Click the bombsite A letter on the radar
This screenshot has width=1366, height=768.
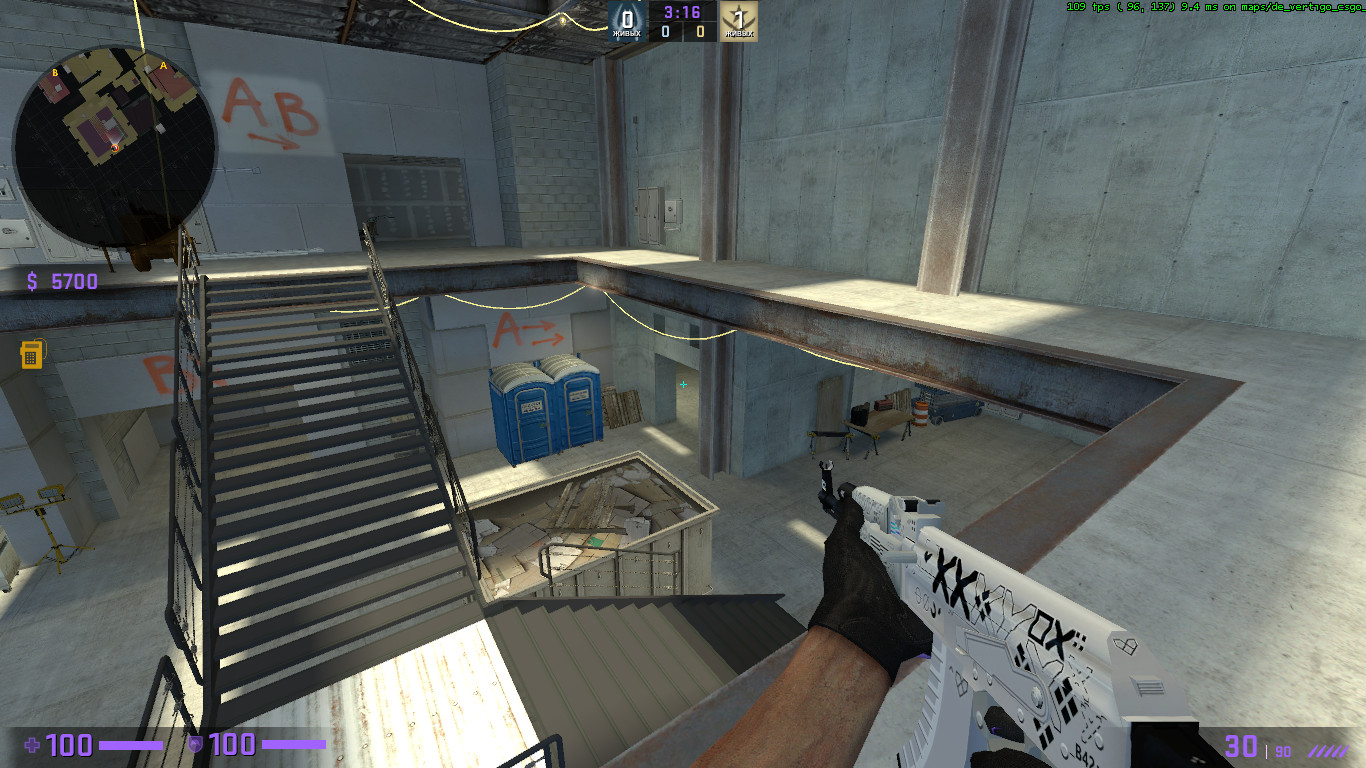(x=163, y=65)
